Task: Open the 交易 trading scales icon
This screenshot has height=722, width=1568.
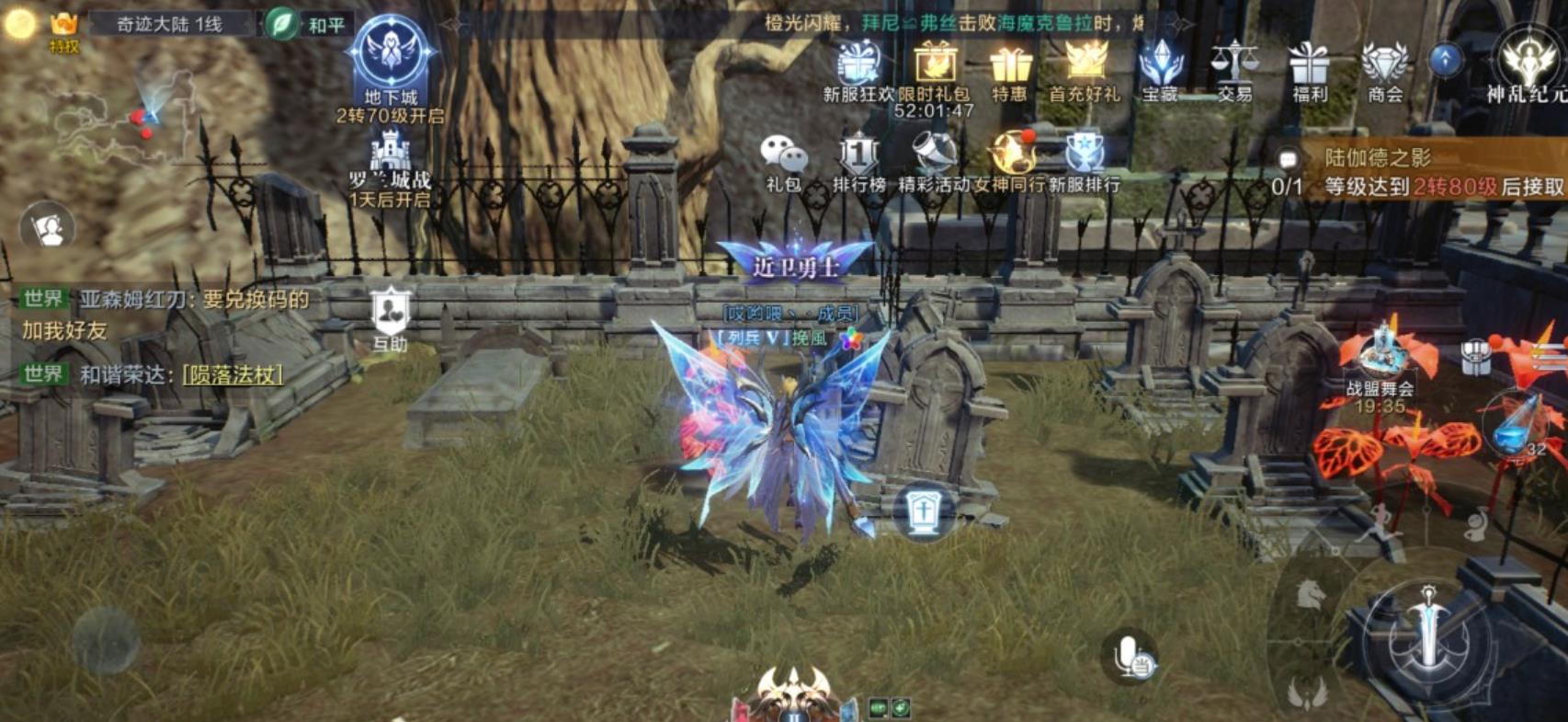Action: click(1234, 69)
